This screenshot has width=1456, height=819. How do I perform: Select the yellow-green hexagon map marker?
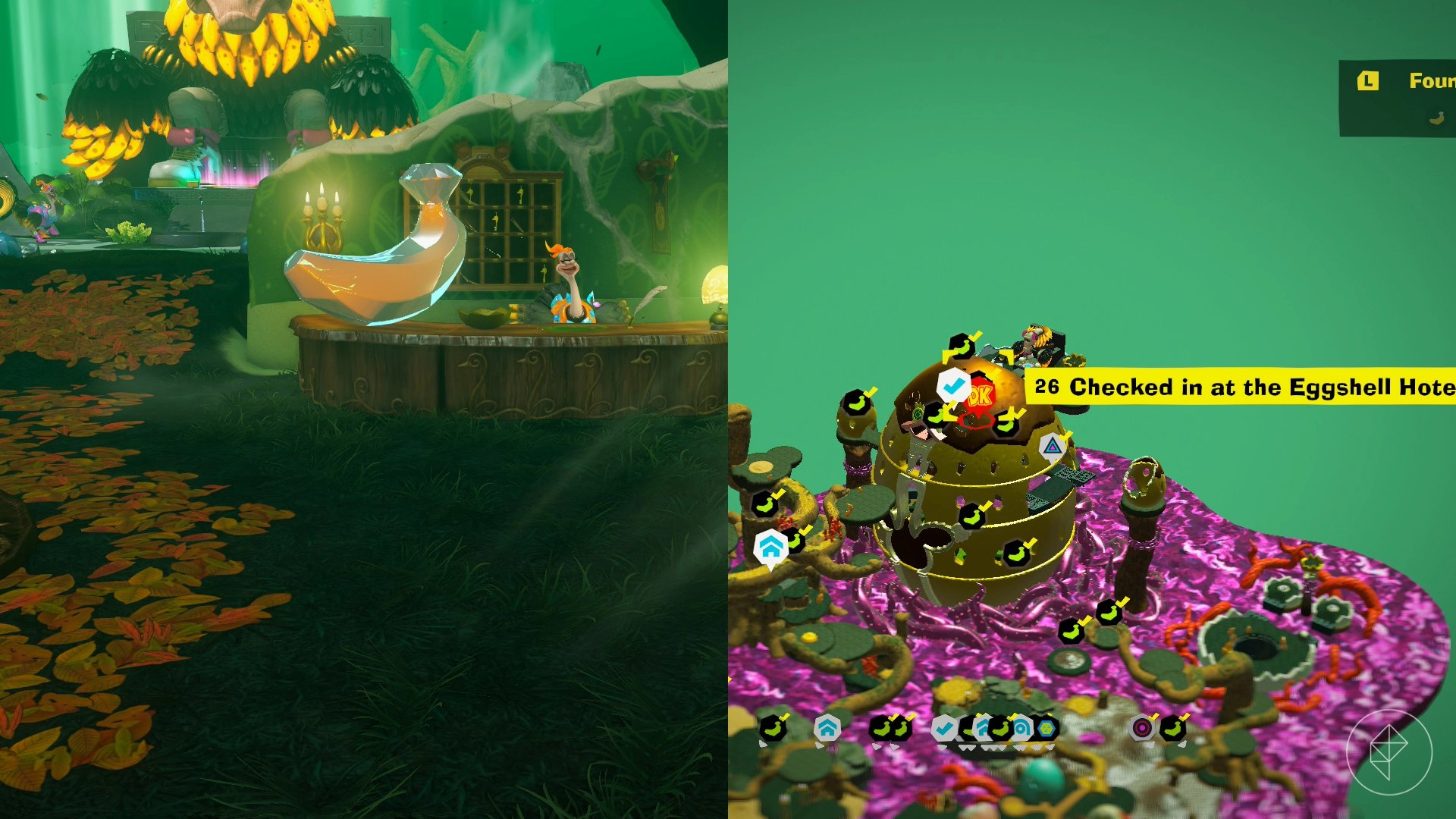[x=1046, y=729]
